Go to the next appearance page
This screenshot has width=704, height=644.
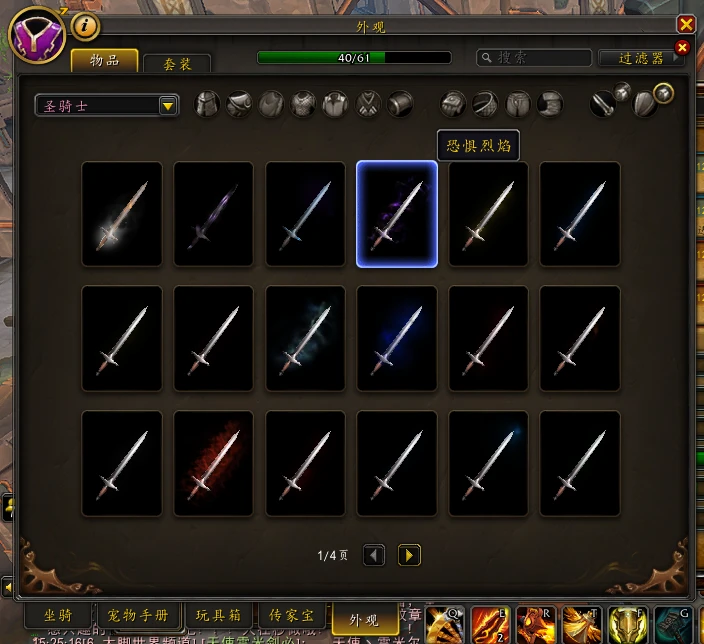pyautogui.click(x=409, y=555)
